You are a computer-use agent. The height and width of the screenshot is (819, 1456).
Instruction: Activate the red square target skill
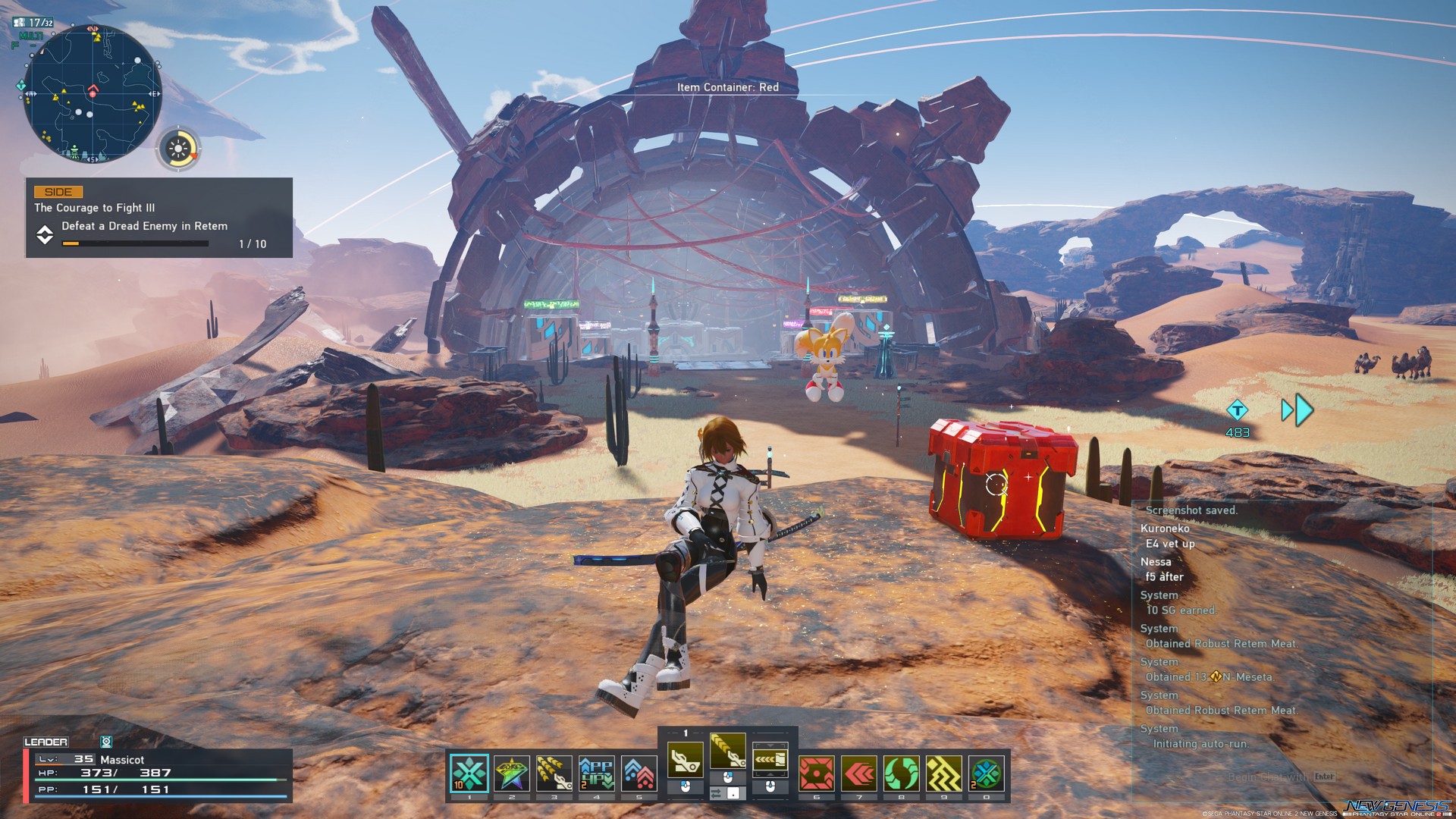tap(817, 773)
